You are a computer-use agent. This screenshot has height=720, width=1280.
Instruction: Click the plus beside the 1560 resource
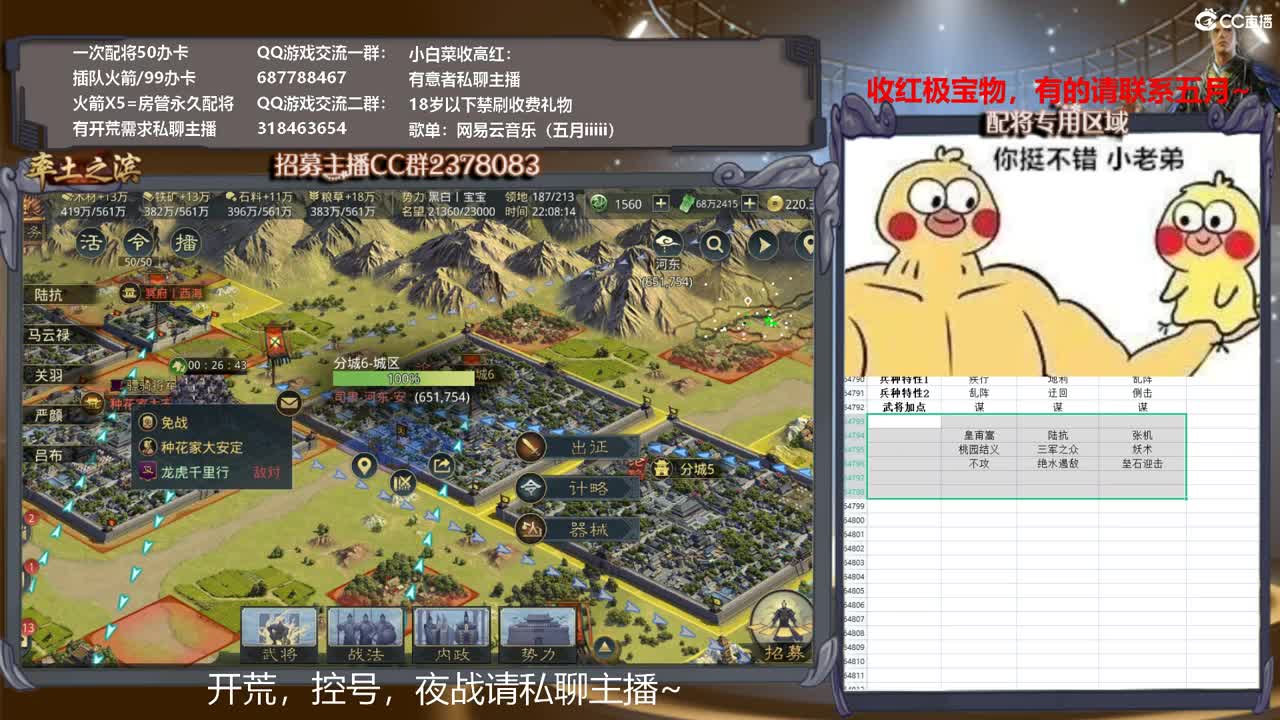(x=659, y=201)
